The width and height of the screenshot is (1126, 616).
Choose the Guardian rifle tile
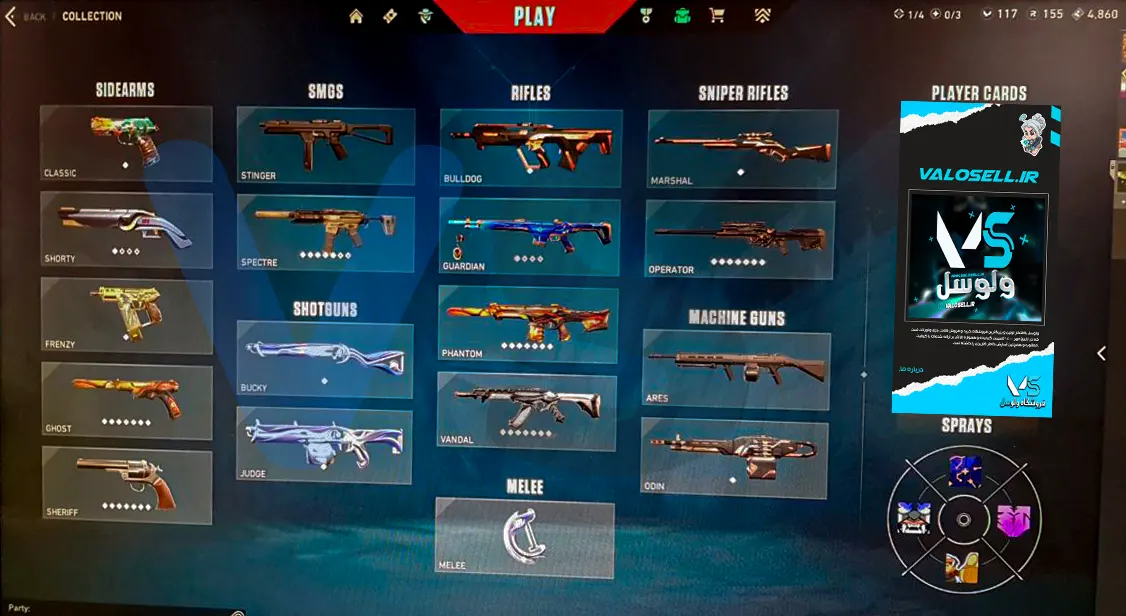coord(529,237)
